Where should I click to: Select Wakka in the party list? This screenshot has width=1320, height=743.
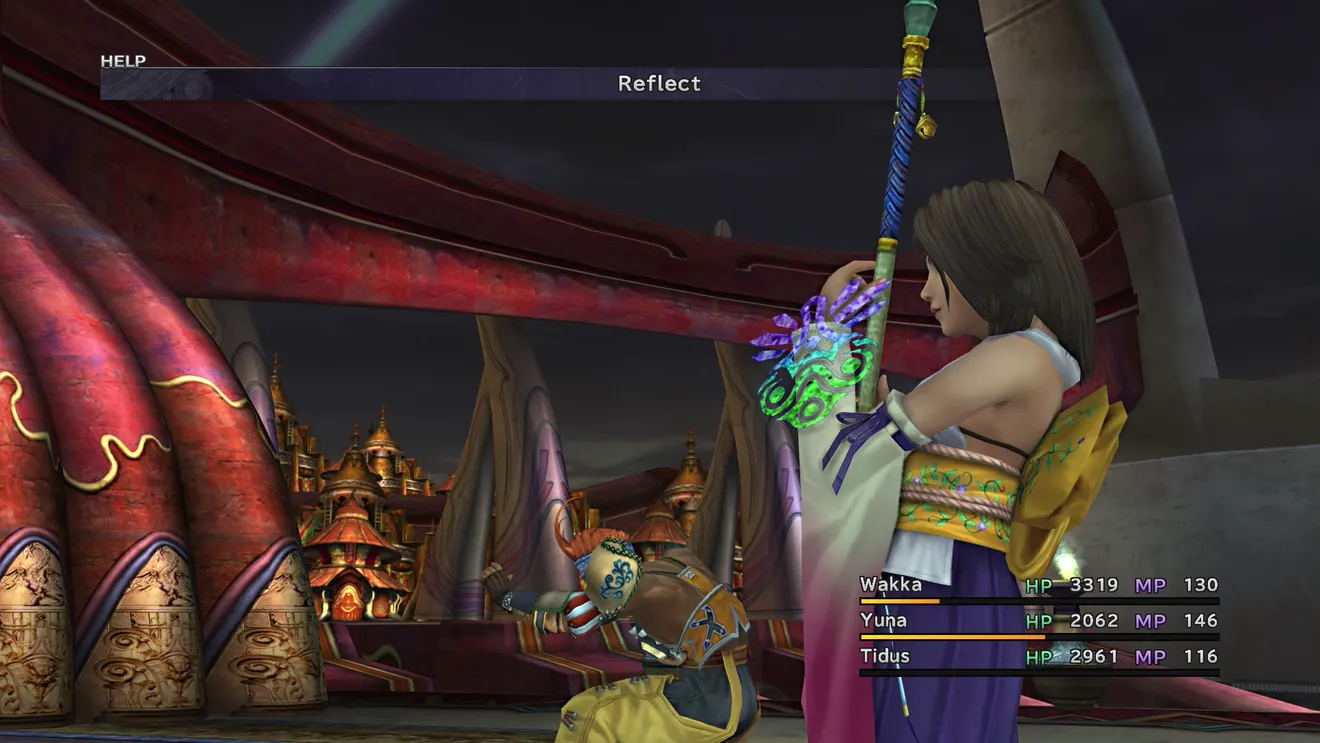[891, 585]
